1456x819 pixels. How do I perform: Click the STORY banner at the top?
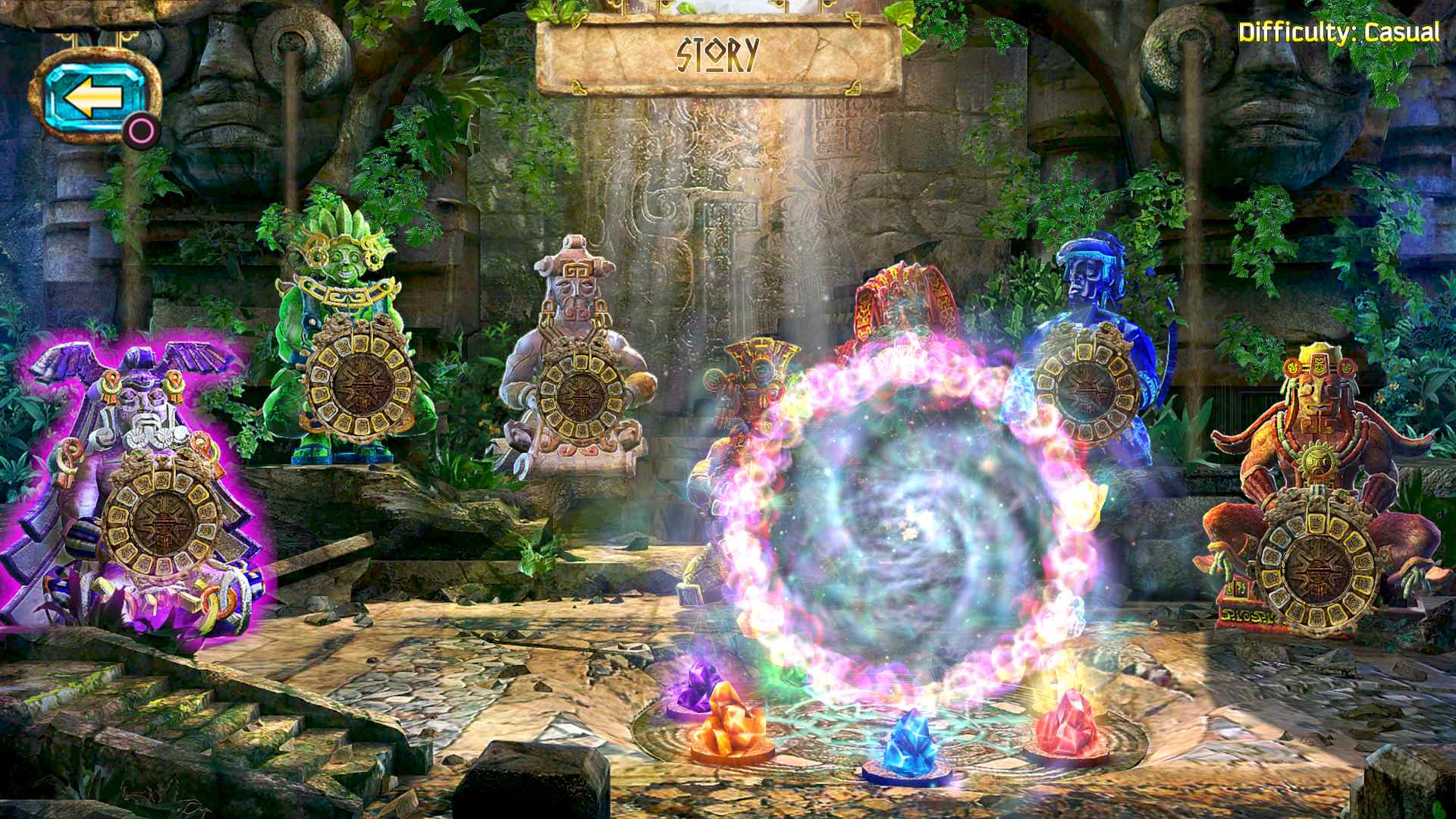click(x=717, y=53)
